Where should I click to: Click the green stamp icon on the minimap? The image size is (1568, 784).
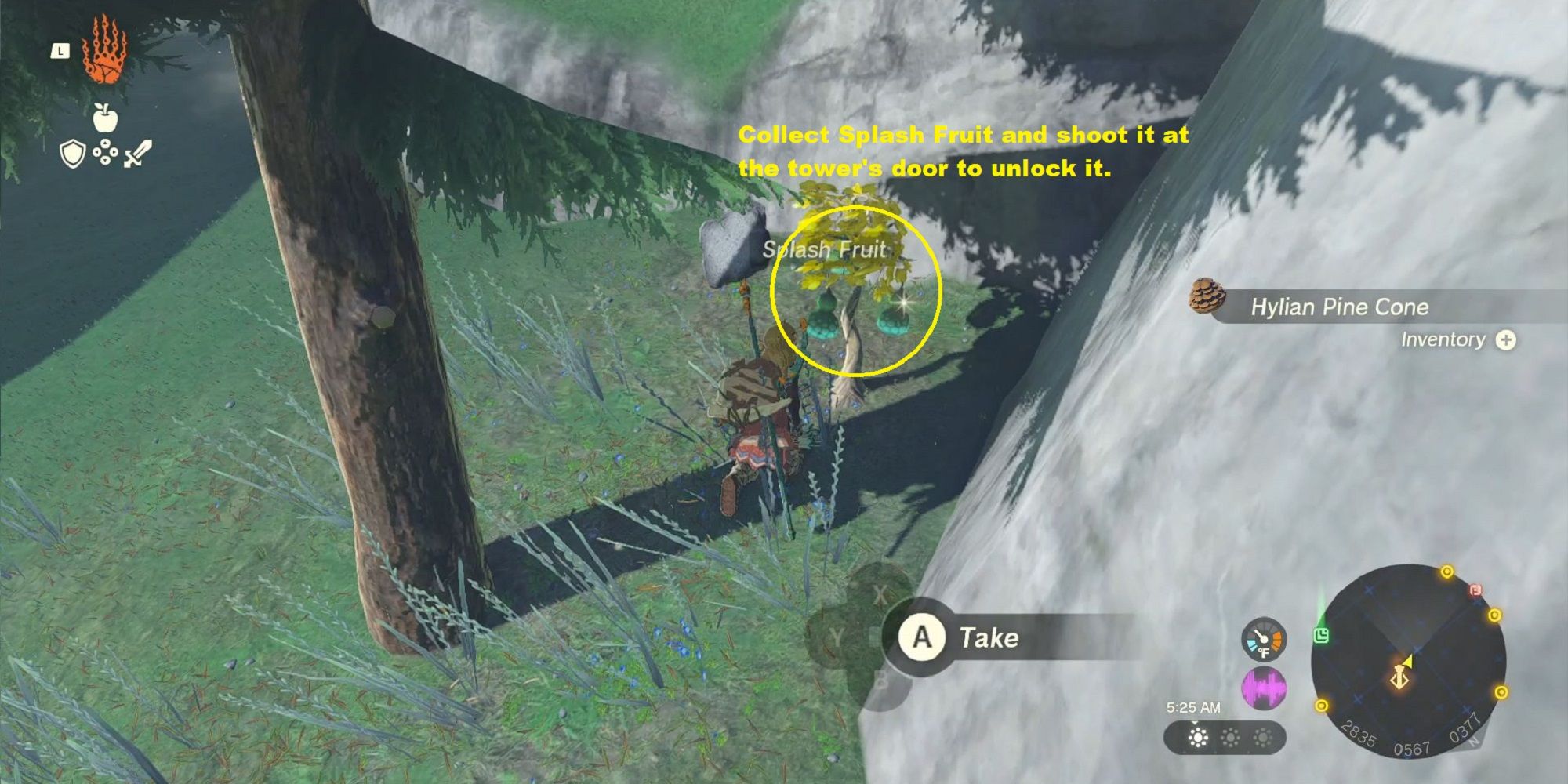point(1321,635)
